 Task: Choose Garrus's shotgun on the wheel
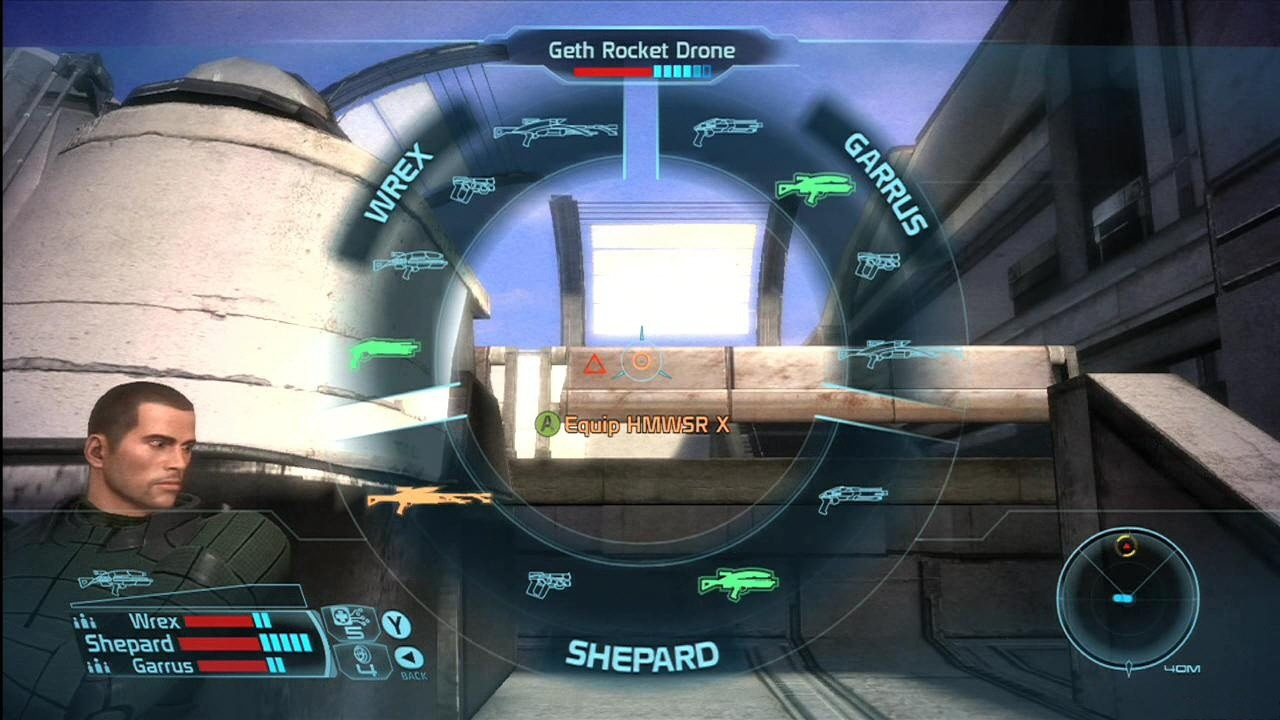pyautogui.click(x=727, y=129)
